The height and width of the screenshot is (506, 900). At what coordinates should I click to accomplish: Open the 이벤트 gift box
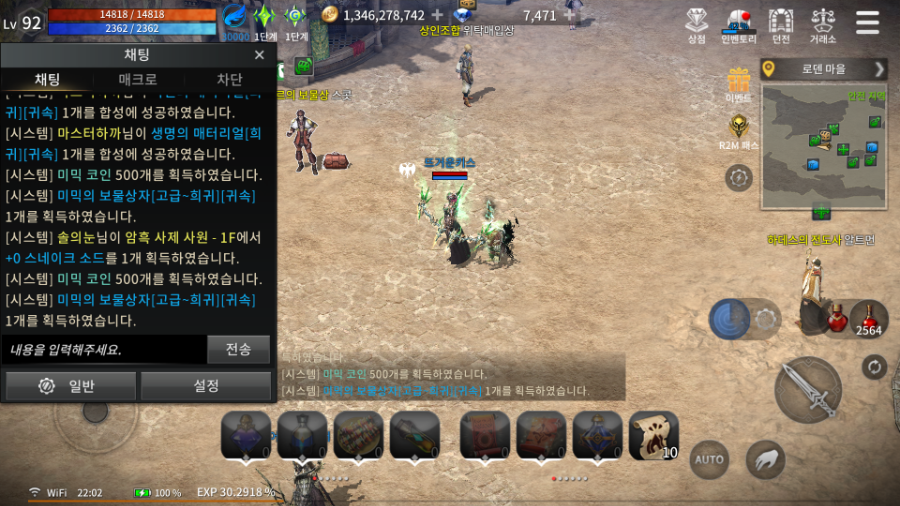coord(739,82)
